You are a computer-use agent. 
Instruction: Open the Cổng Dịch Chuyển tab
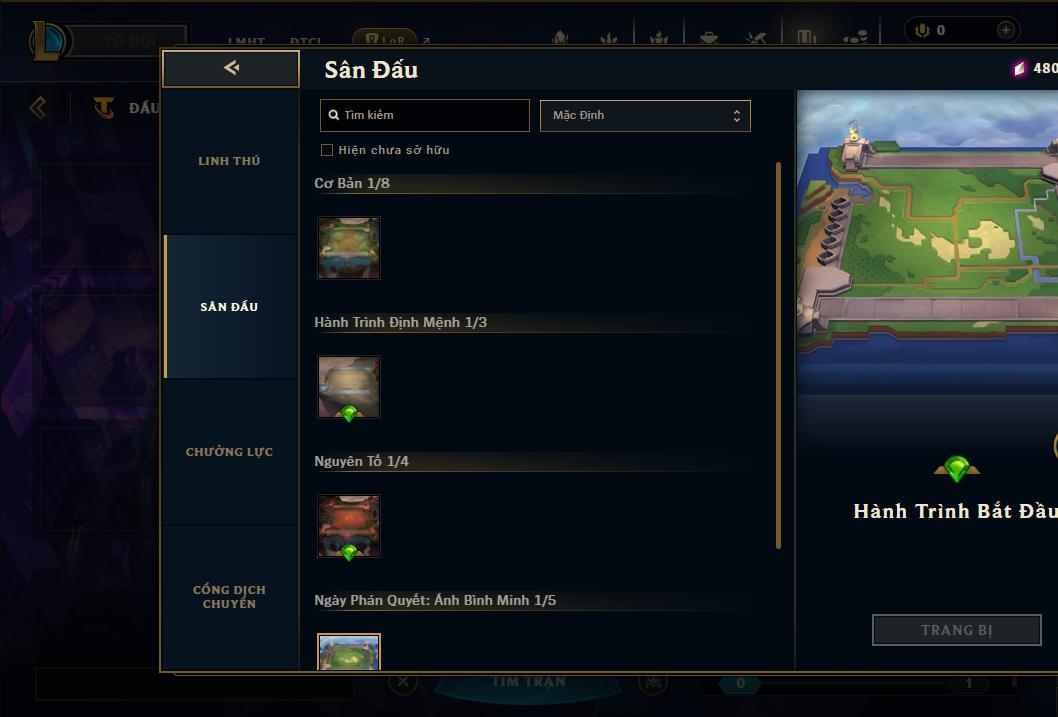pos(229,597)
